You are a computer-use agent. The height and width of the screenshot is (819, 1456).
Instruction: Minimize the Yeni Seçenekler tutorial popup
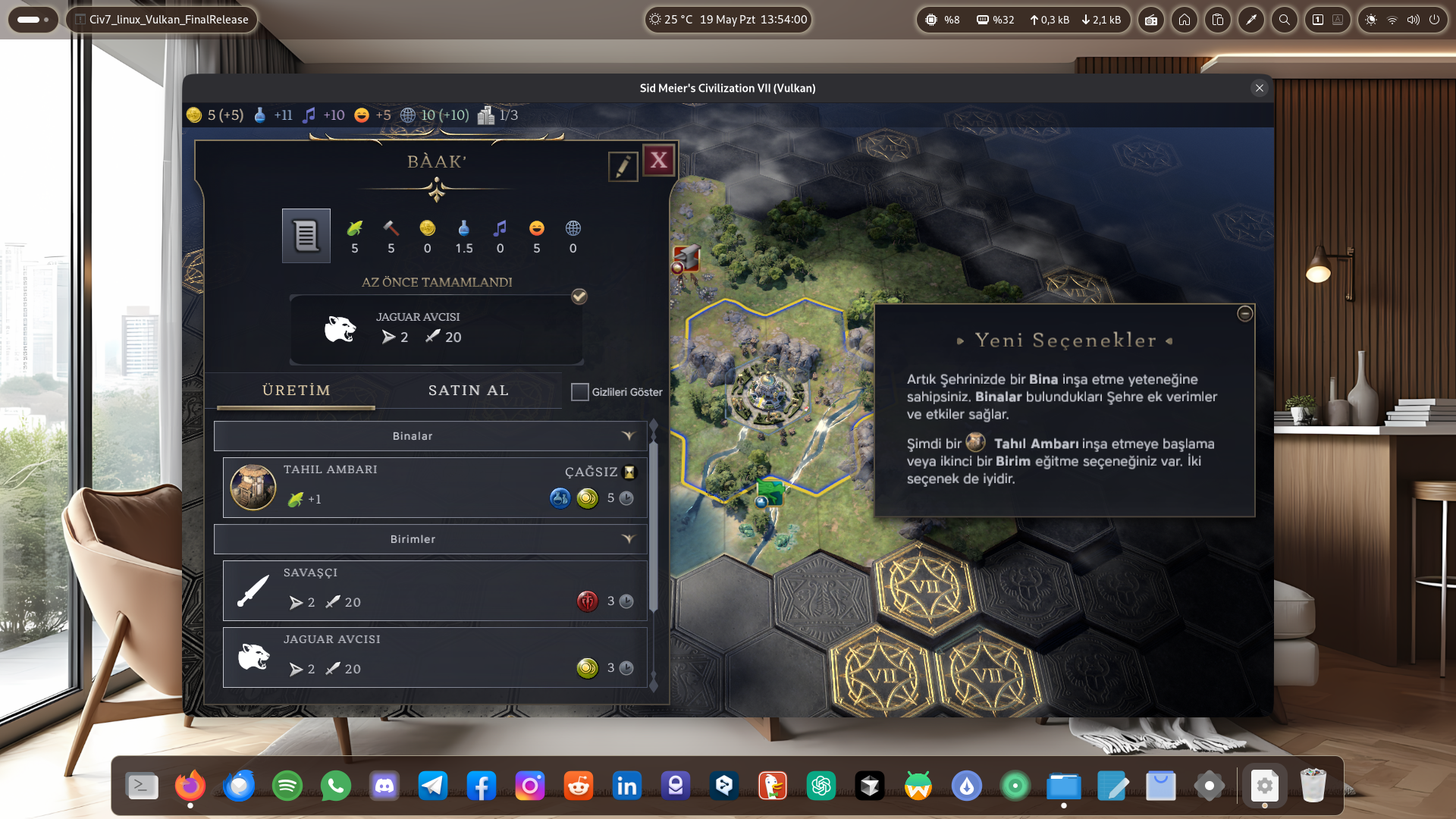tap(1244, 314)
